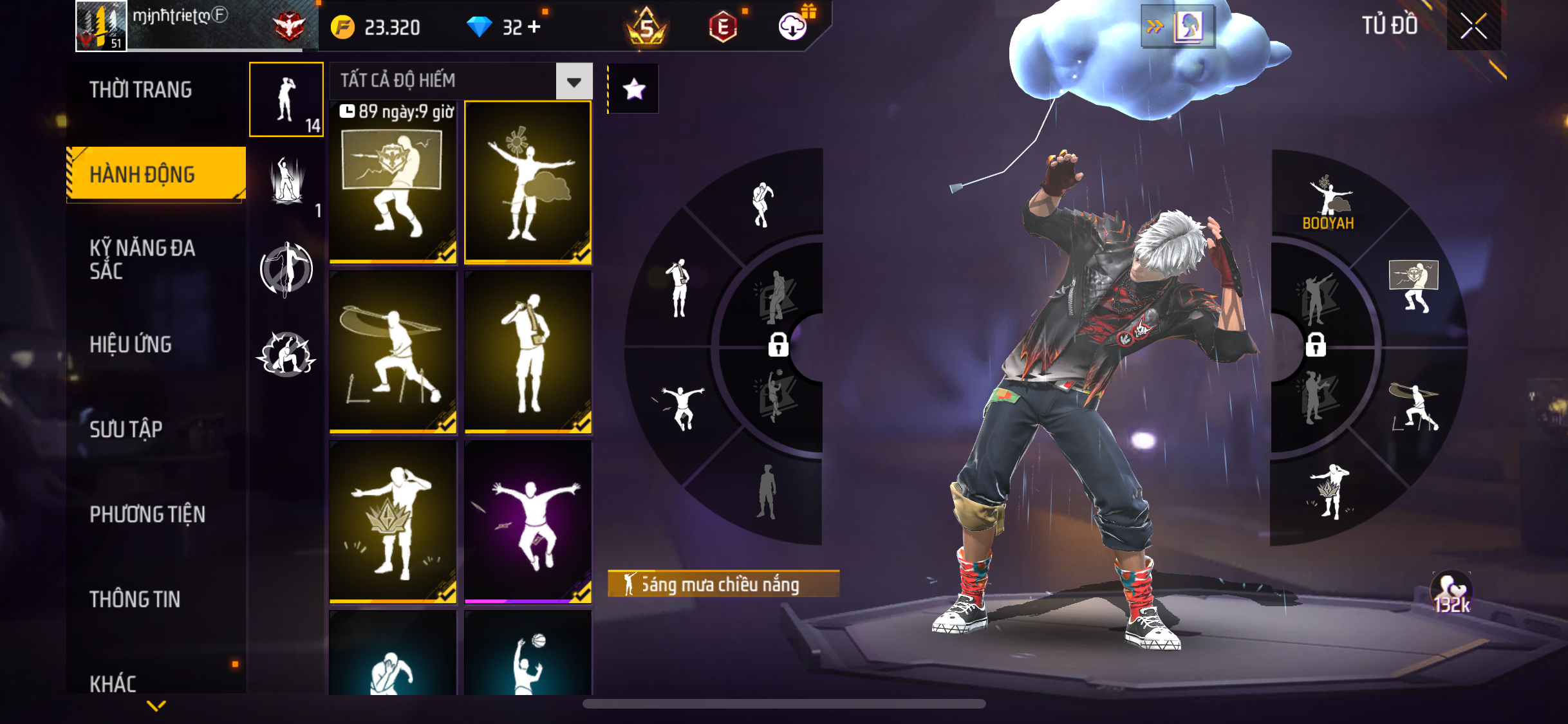Image resolution: width=1568 pixels, height=724 pixels.
Task: Select the timed 89-day emote card
Action: click(x=393, y=182)
